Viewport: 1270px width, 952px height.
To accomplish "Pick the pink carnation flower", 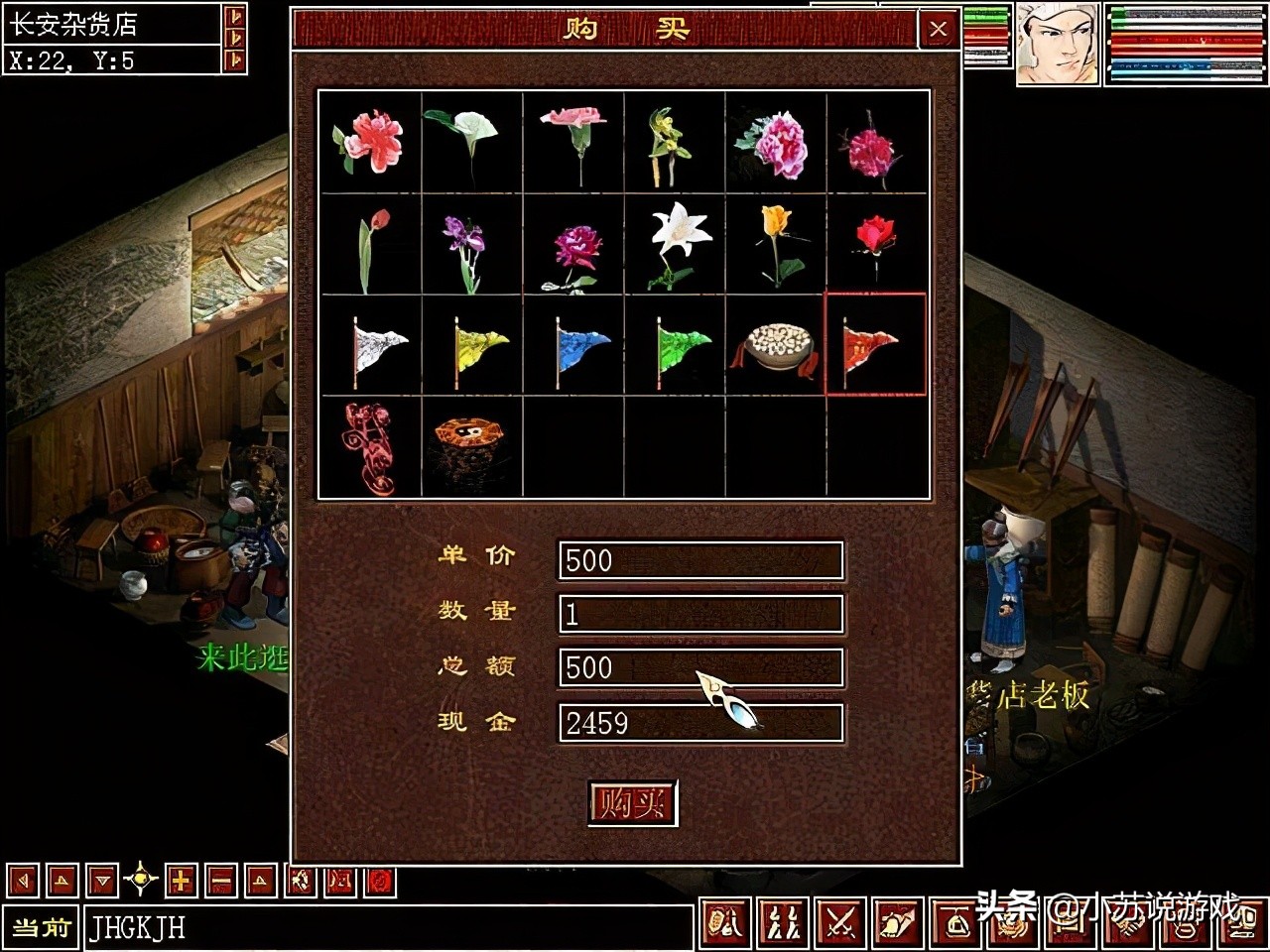I will tap(574, 142).
